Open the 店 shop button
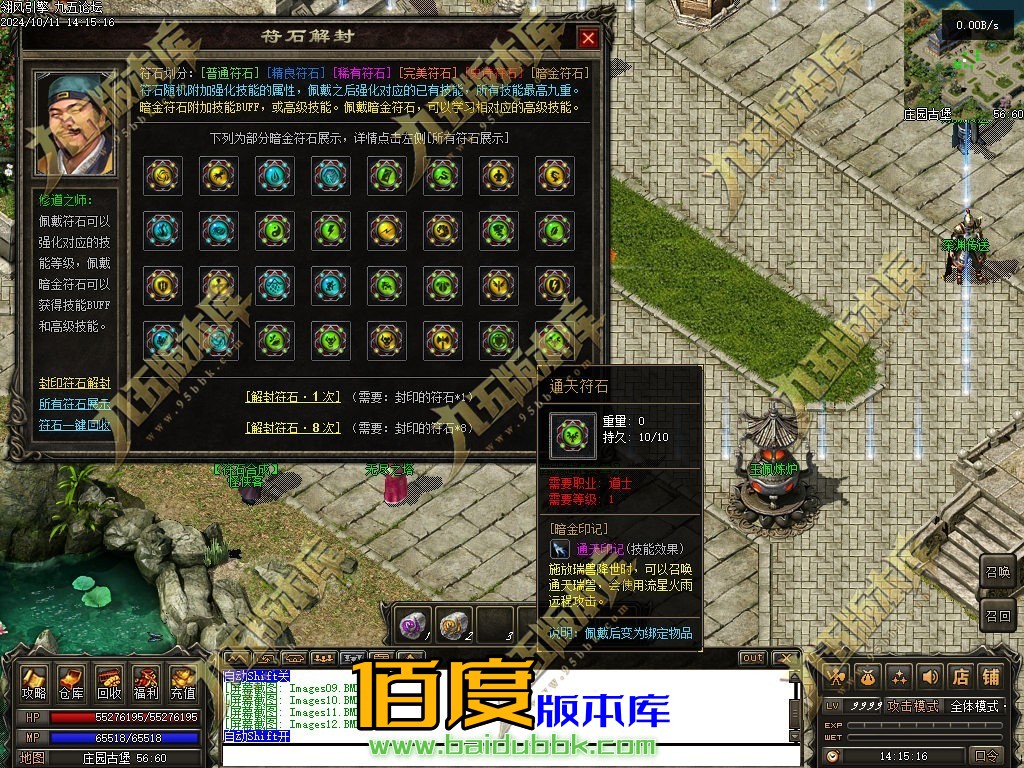 point(961,677)
